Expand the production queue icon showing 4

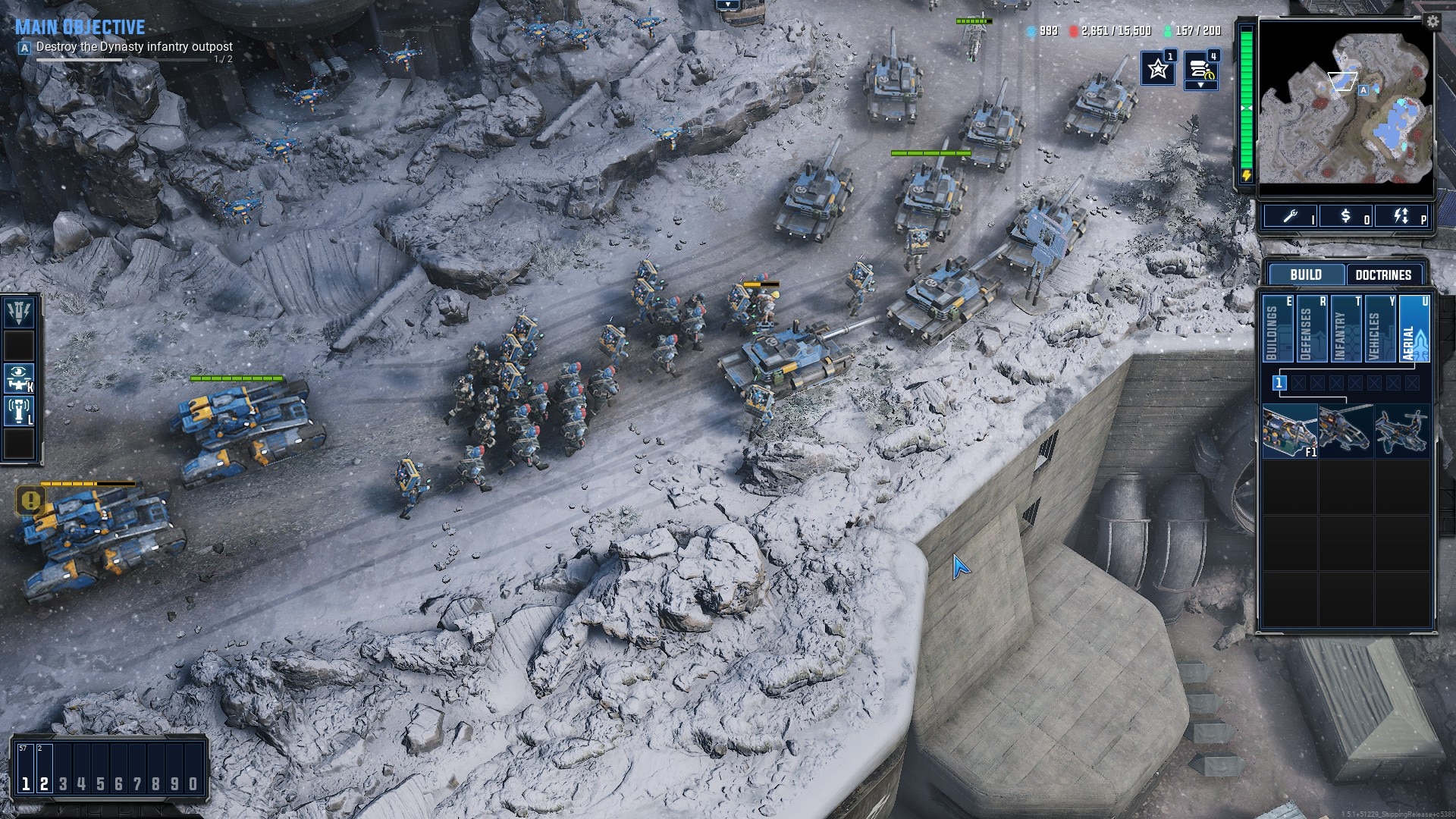point(1201,69)
